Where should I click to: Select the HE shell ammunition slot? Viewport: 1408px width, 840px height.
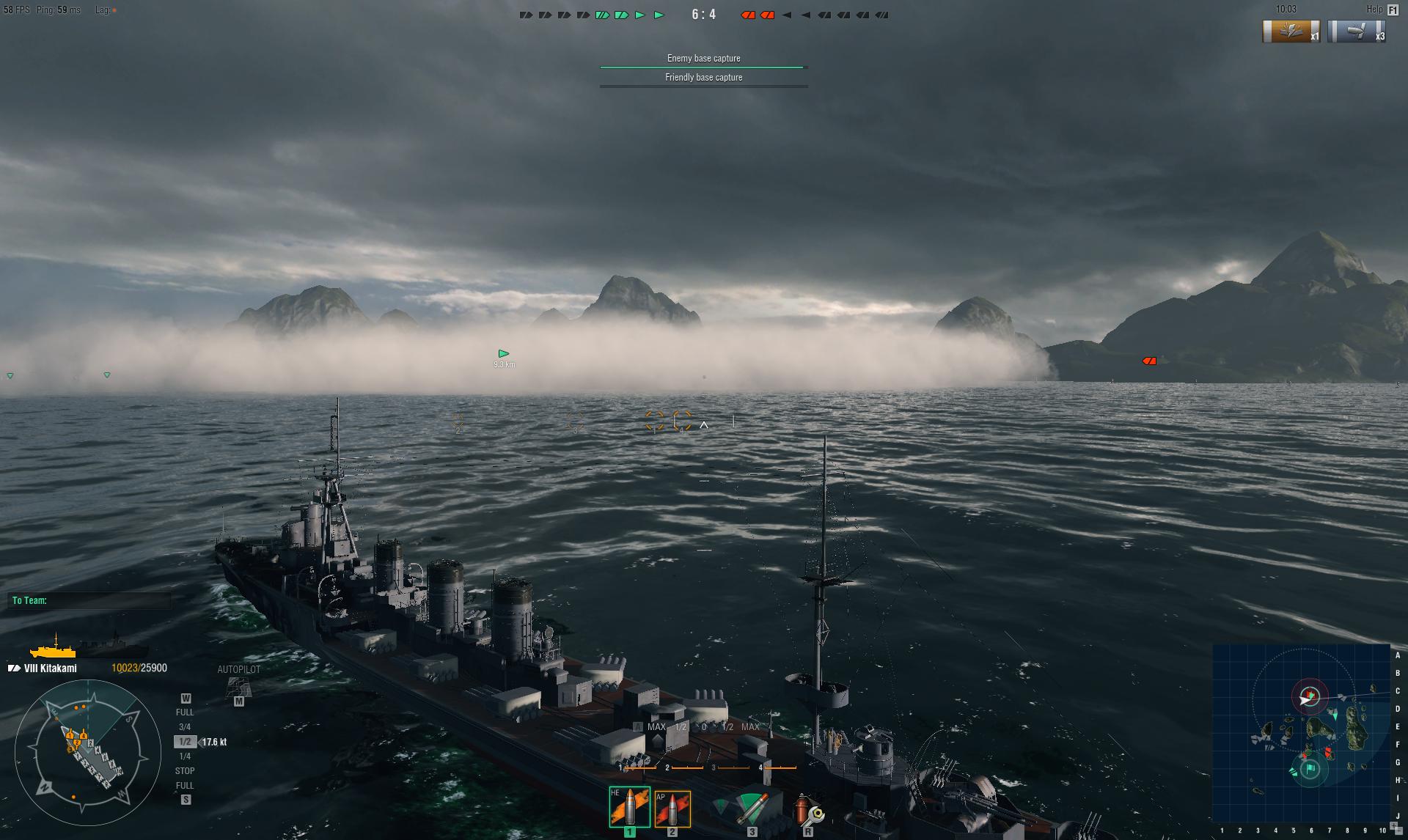(x=629, y=807)
